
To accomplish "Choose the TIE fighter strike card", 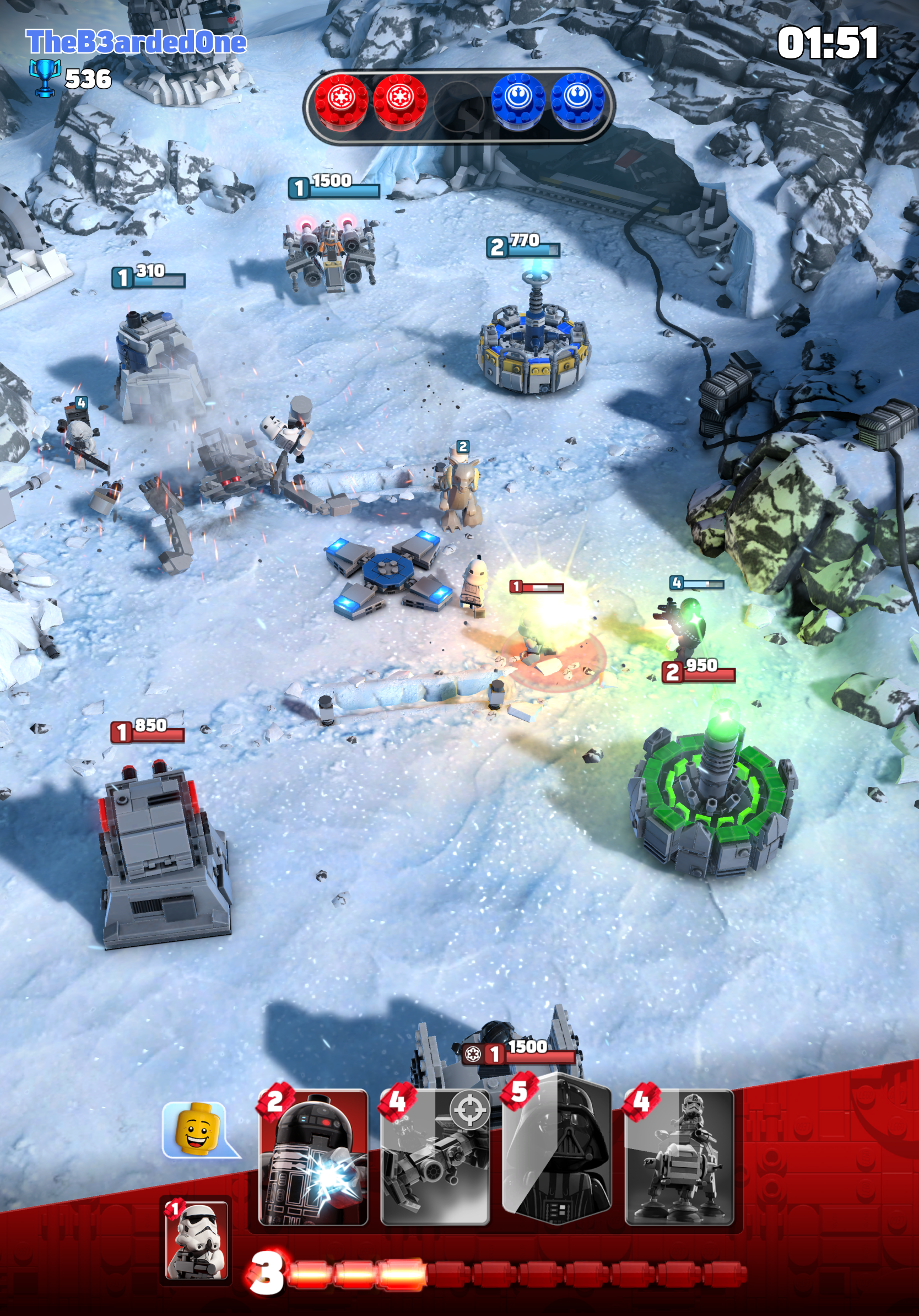I will tap(435, 1158).
